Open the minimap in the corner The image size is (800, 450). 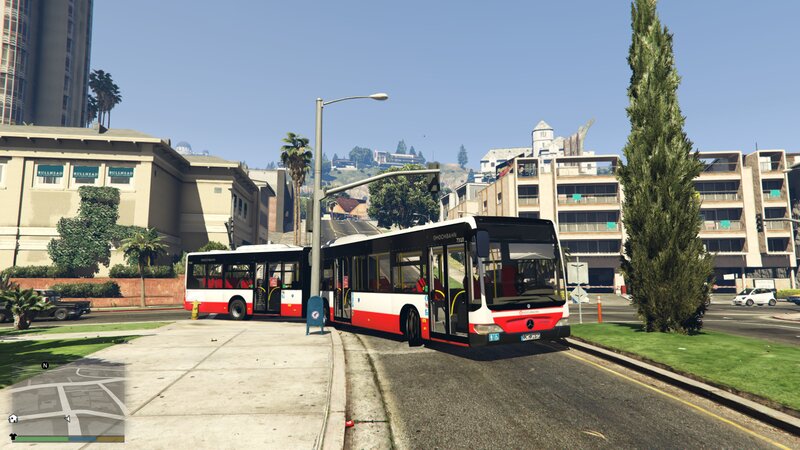pyautogui.click(x=66, y=398)
